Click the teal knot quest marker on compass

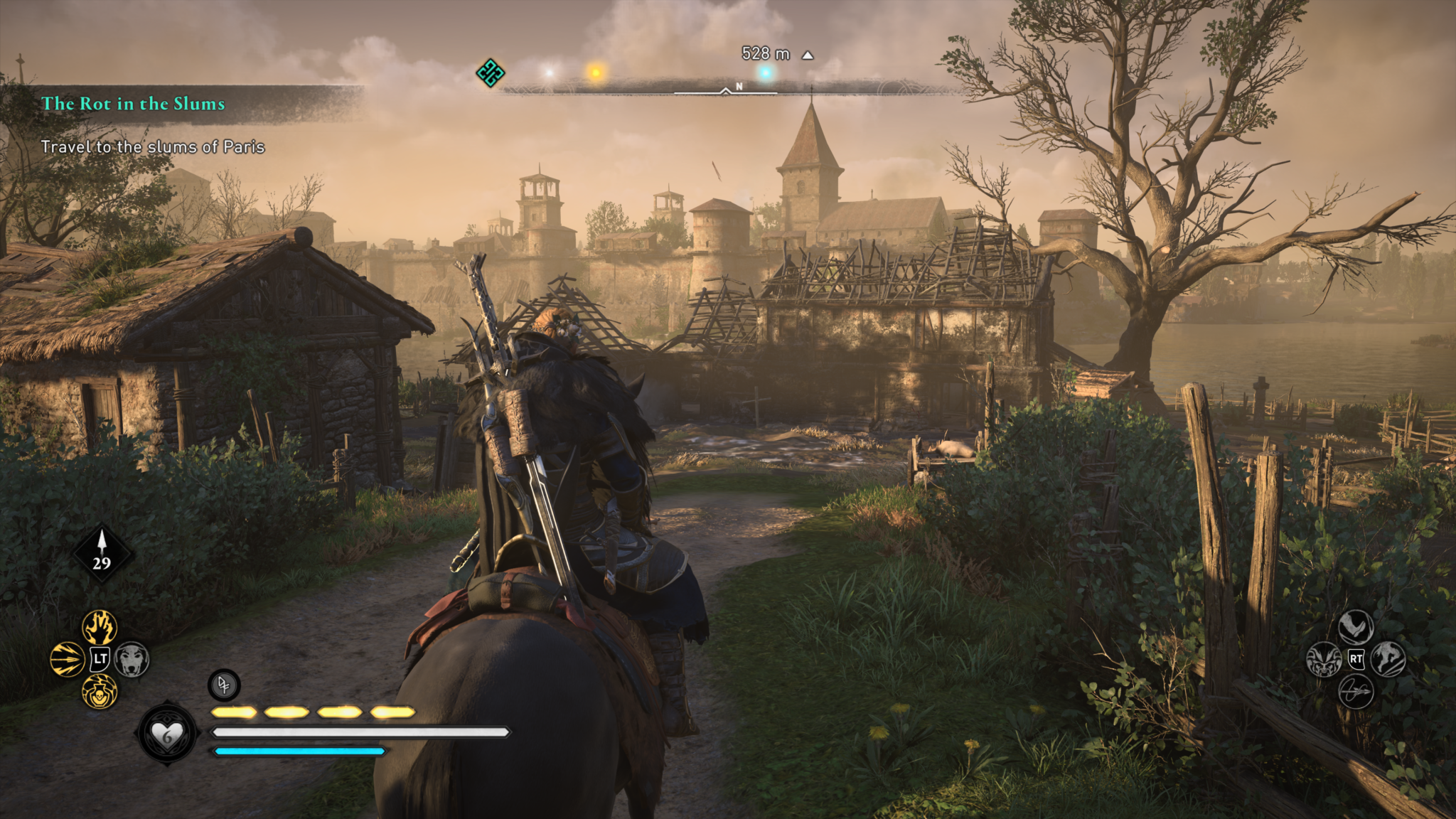[x=491, y=73]
